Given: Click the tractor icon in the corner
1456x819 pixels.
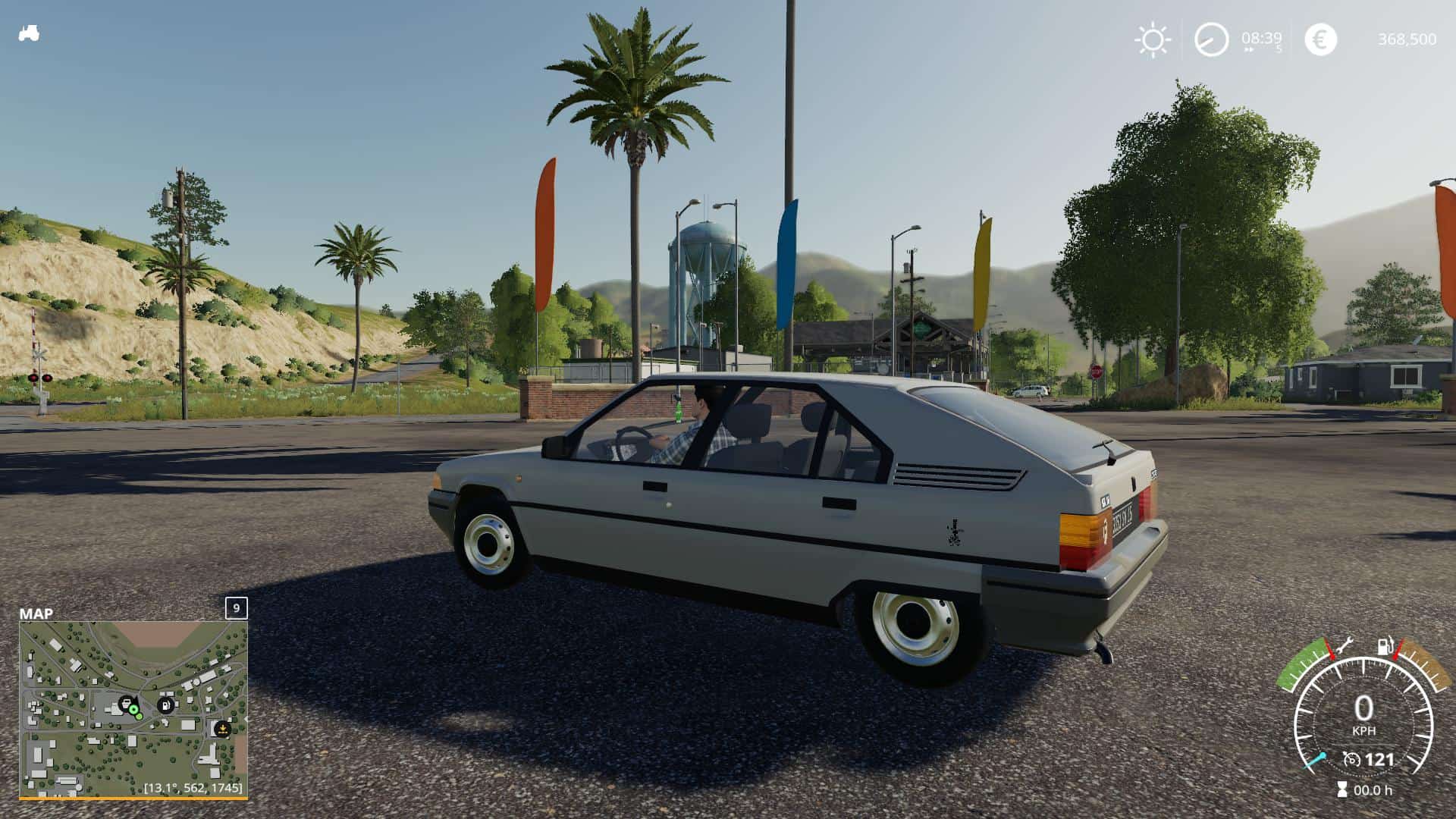Looking at the screenshot, I should click(x=29, y=34).
